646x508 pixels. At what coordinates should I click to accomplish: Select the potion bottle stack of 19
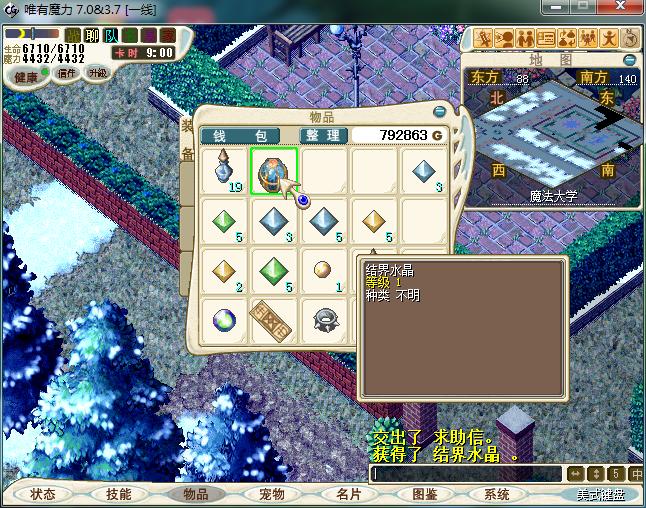(225, 171)
